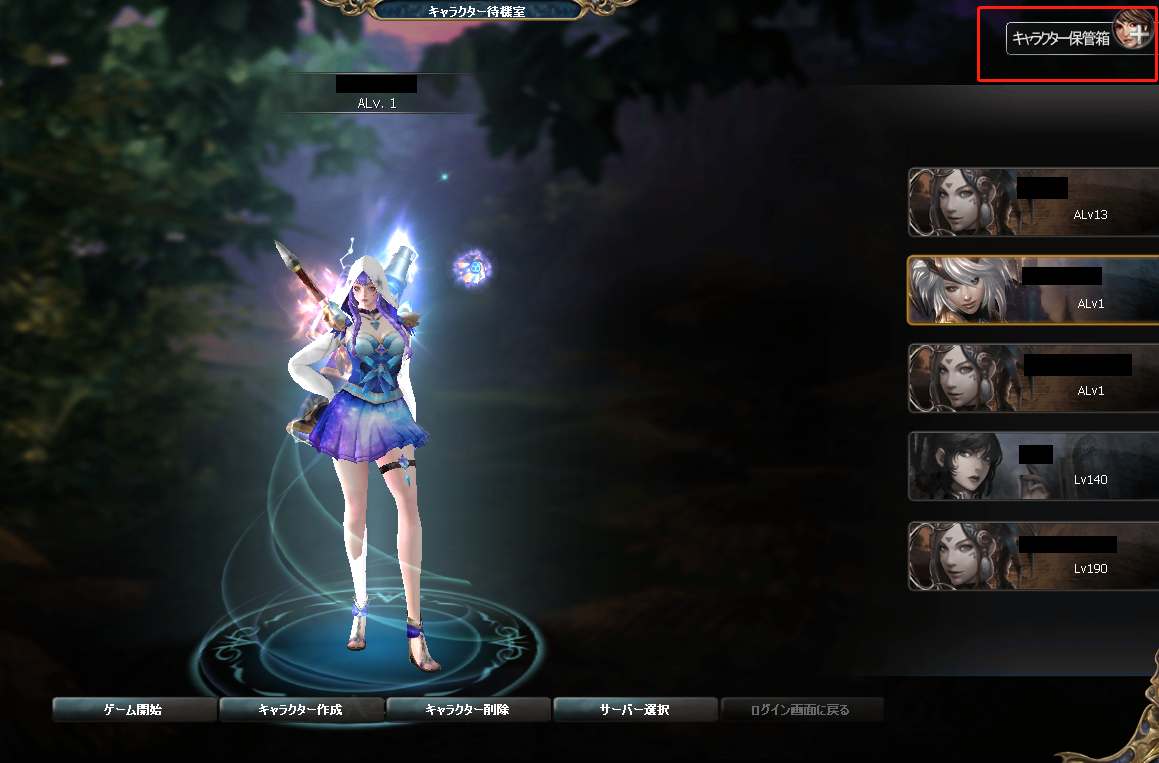This screenshot has width=1159, height=763.
Task: Select the white-haired ALv1 character
Action: 1034,290
